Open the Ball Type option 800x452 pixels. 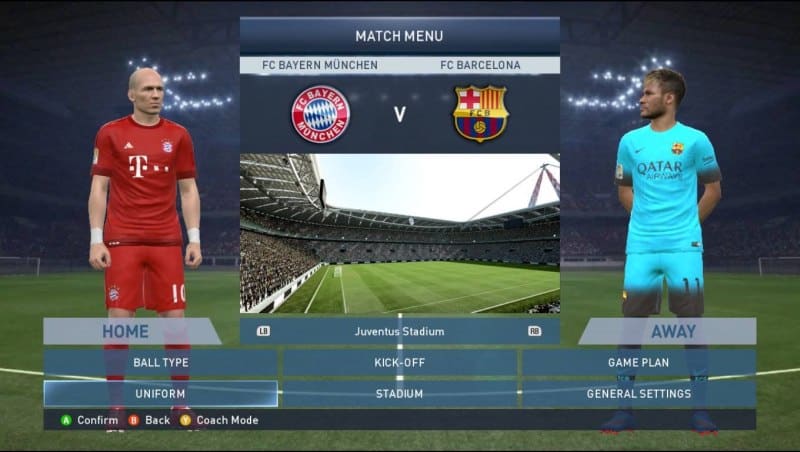[x=160, y=362]
